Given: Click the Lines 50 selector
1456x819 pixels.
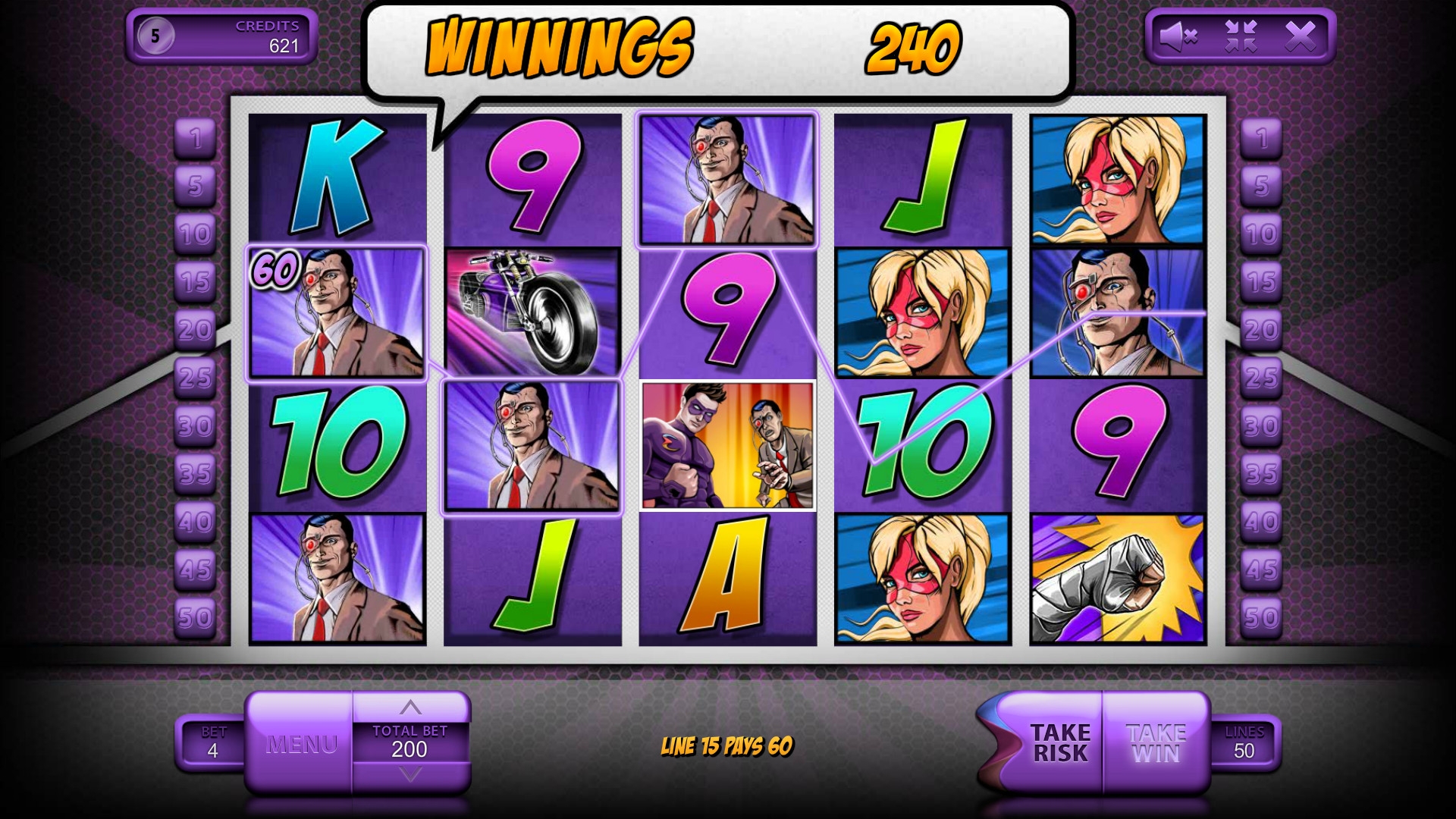Looking at the screenshot, I should pos(1244,743).
